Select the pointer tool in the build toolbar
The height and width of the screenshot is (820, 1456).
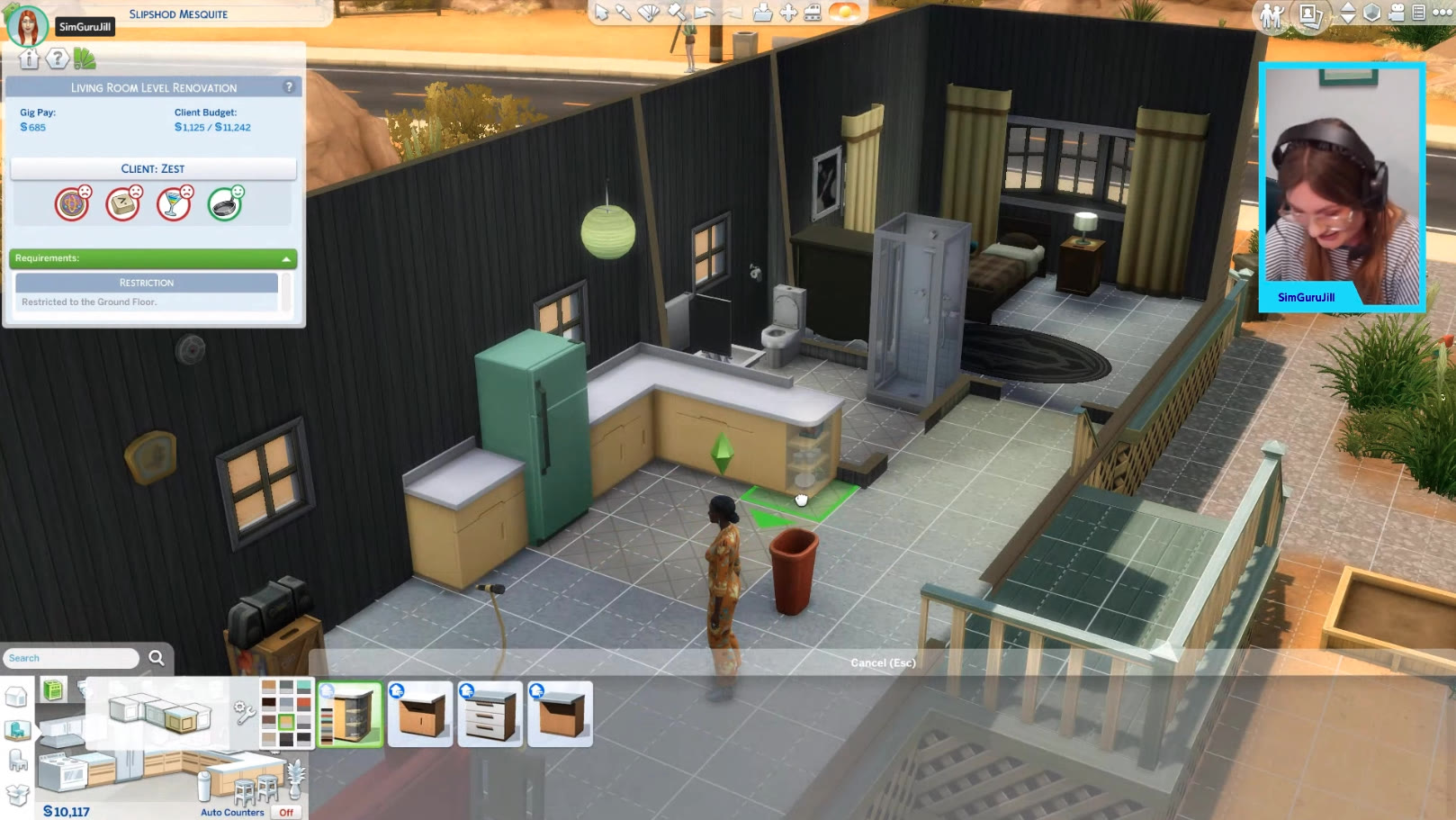[601, 12]
